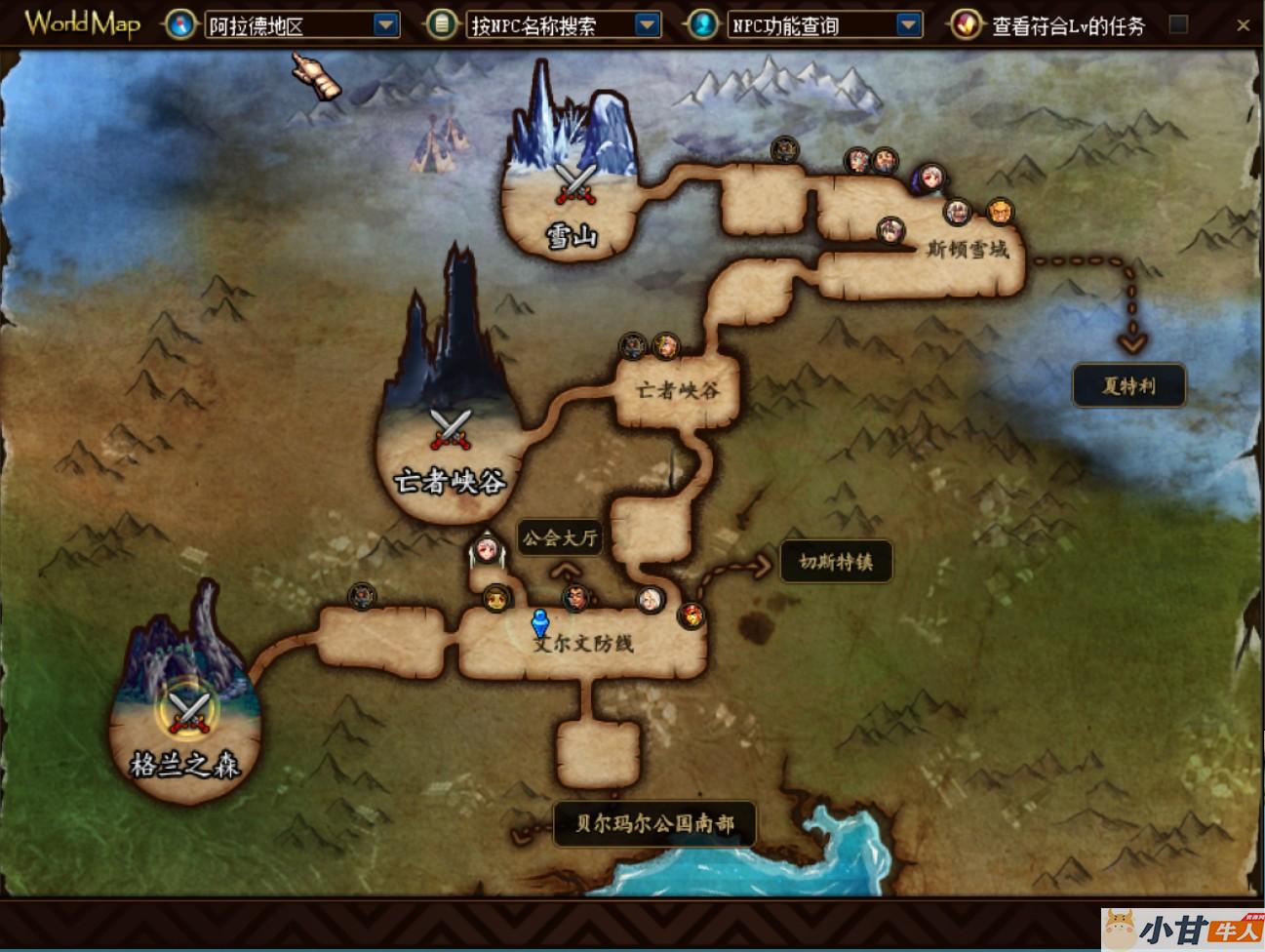Select the 贝尔玛尔公国南部 label
Image resolution: width=1265 pixels, height=952 pixels.
coord(653,823)
